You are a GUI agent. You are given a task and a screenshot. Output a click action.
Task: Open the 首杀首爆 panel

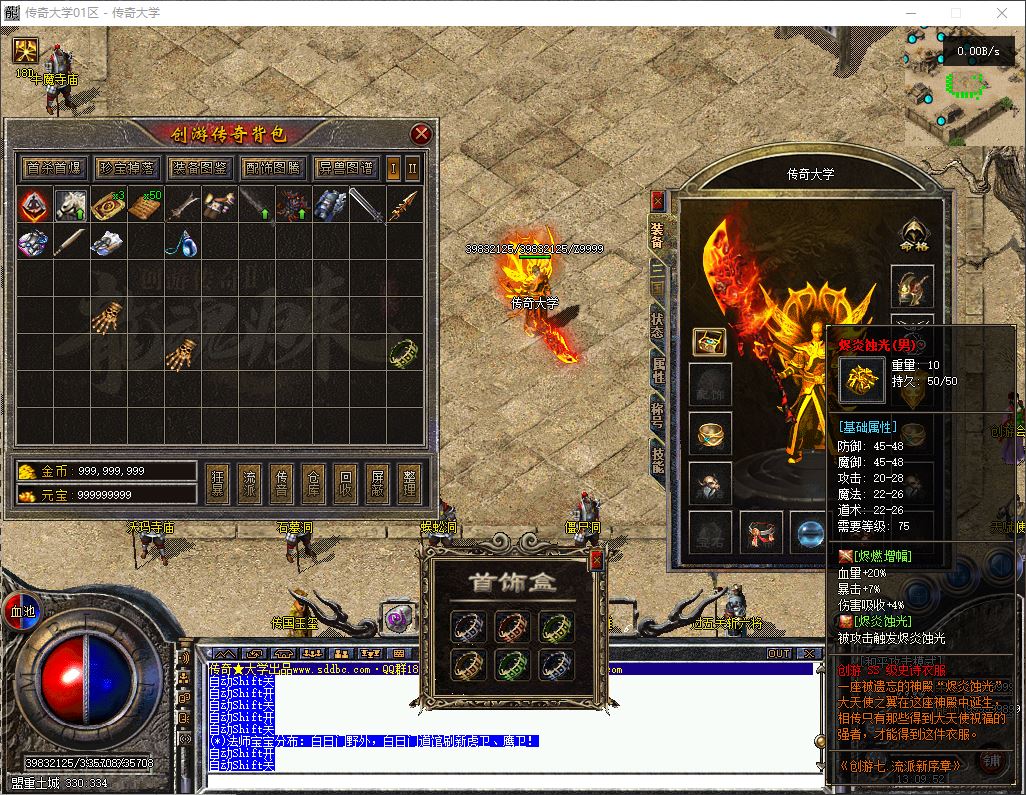point(54,168)
